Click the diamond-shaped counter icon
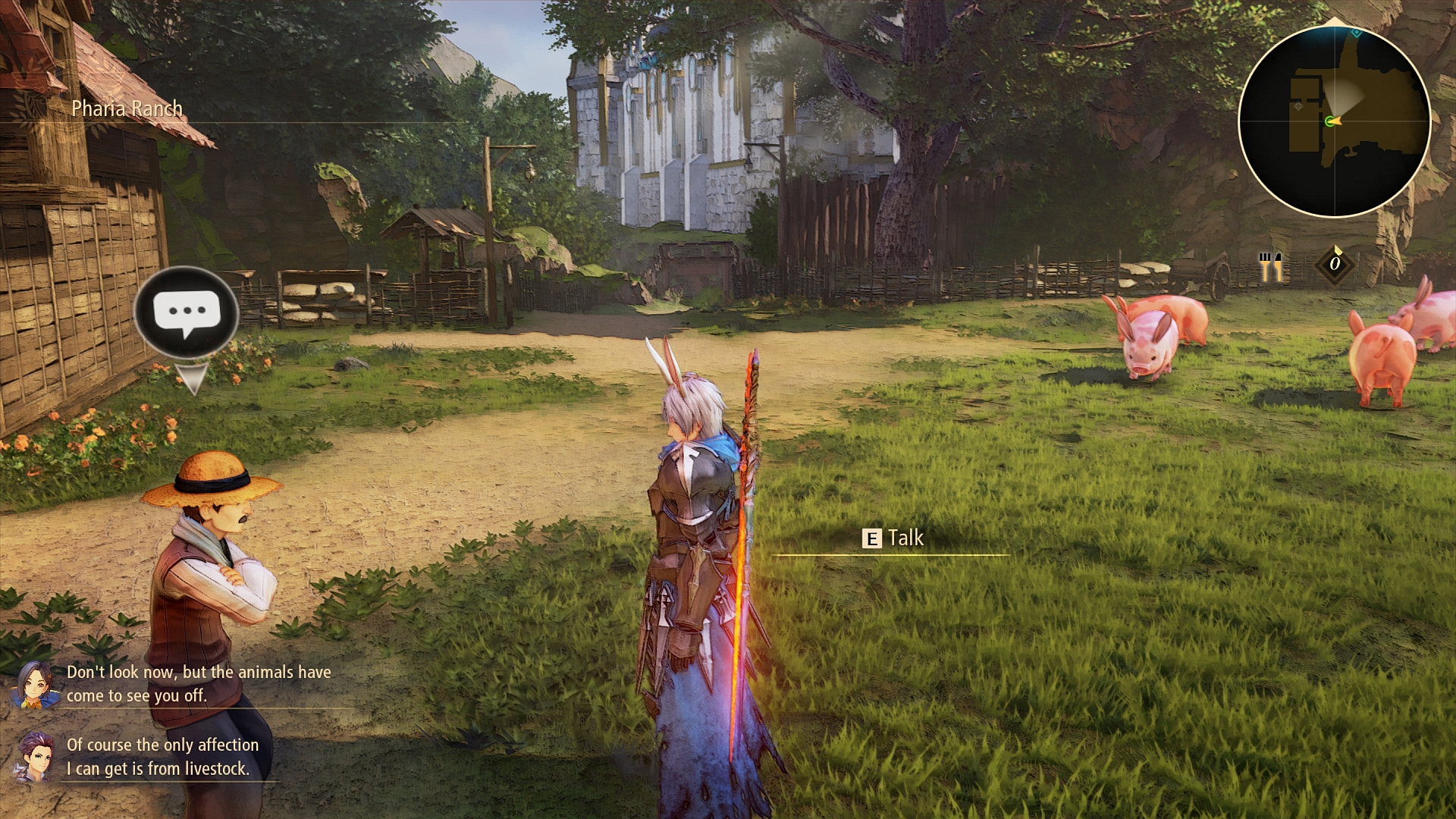The width and height of the screenshot is (1456, 819). pyautogui.click(x=1335, y=264)
